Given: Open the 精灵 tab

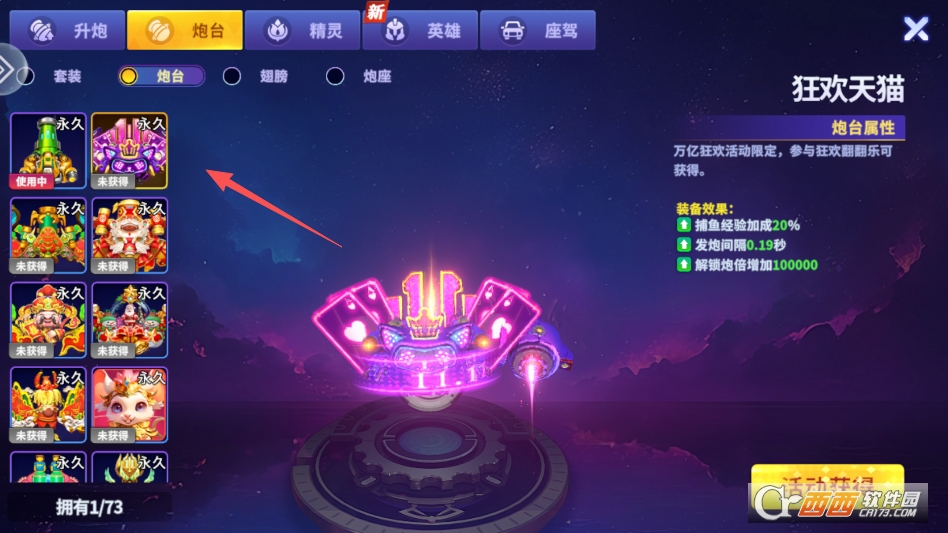Looking at the screenshot, I should coord(303,31).
